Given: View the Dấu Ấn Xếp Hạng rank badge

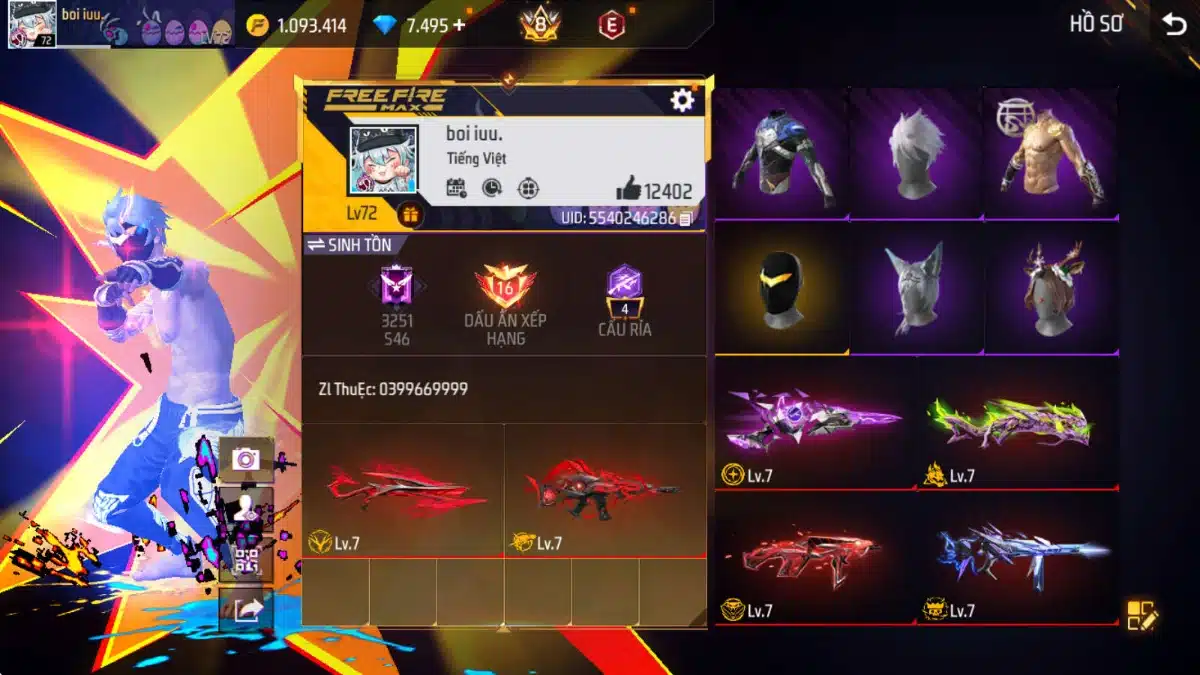Looking at the screenshot, I should (505, 290).
